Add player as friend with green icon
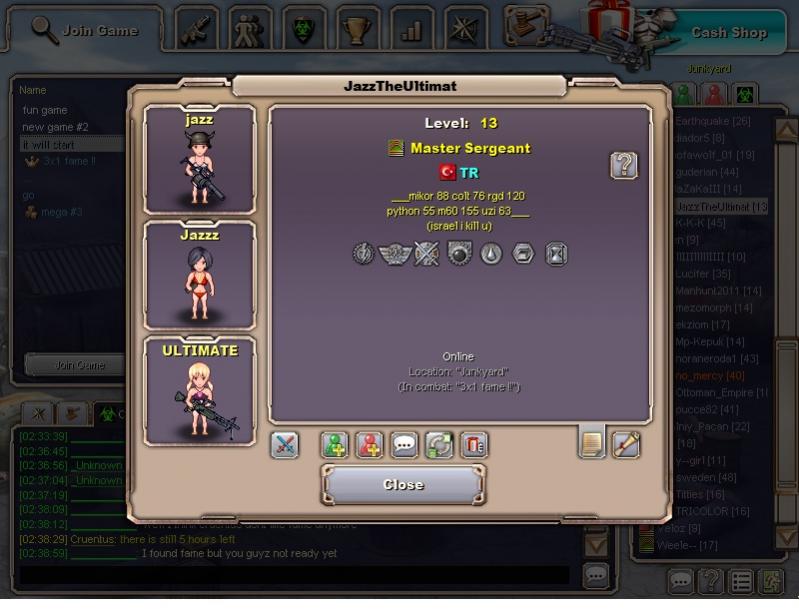Image resolution: width=799 pixels, height=613 pixels. pos(335,445)
